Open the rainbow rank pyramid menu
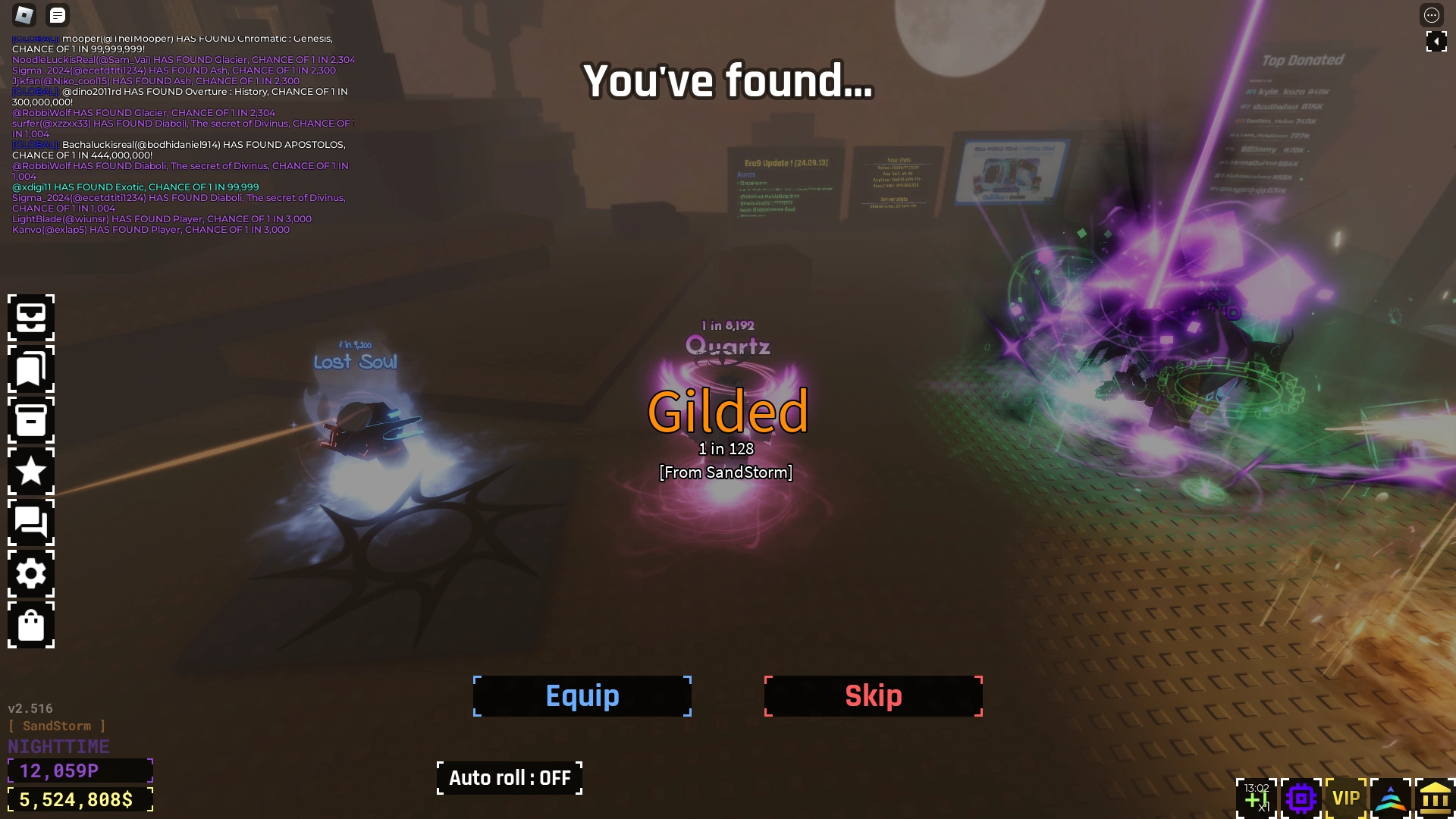This screenshot has height=819, width=1456. click(x=1391, y=797)
